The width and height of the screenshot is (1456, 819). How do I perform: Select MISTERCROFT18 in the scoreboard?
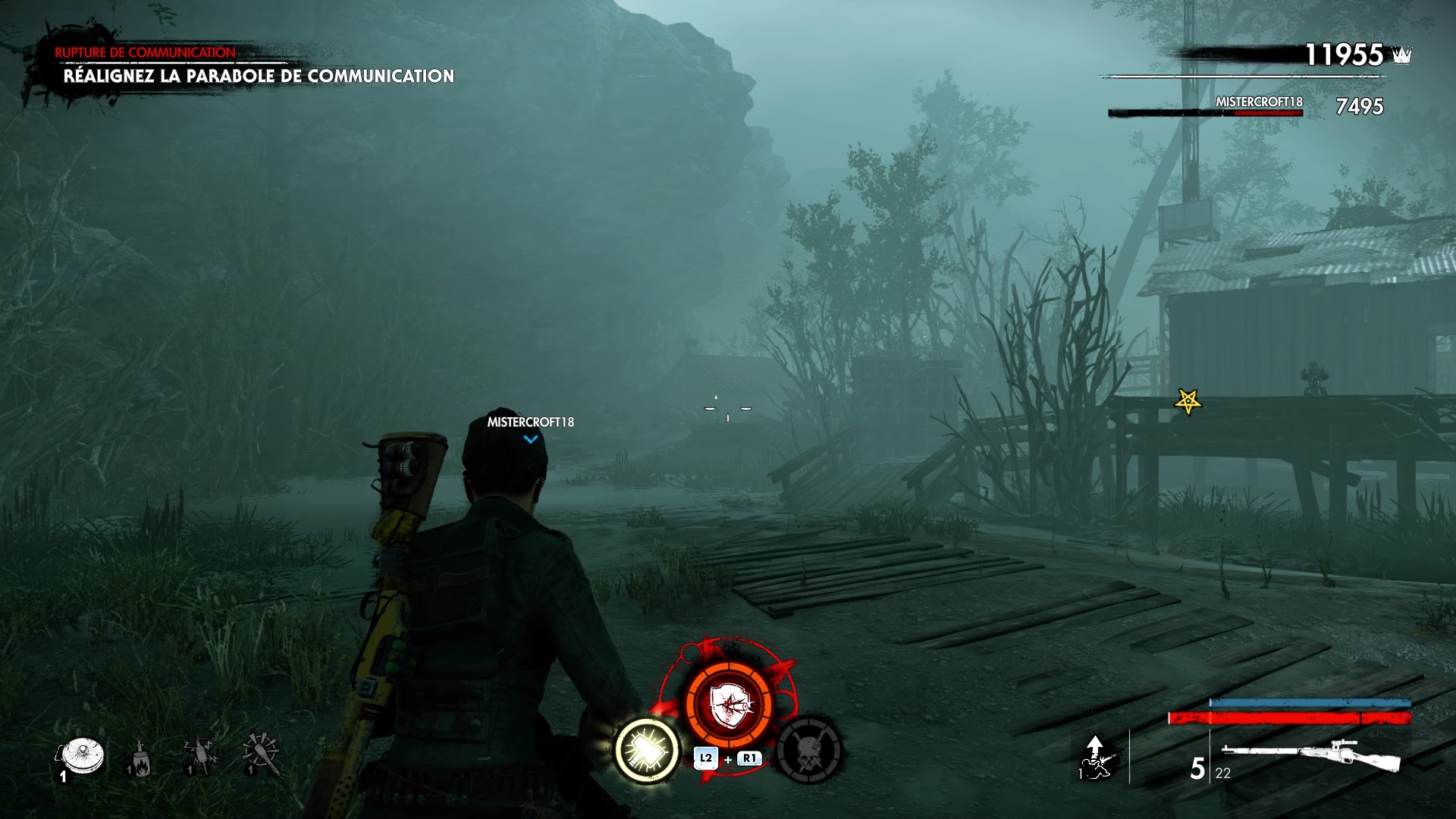(x=1258, y=102)
